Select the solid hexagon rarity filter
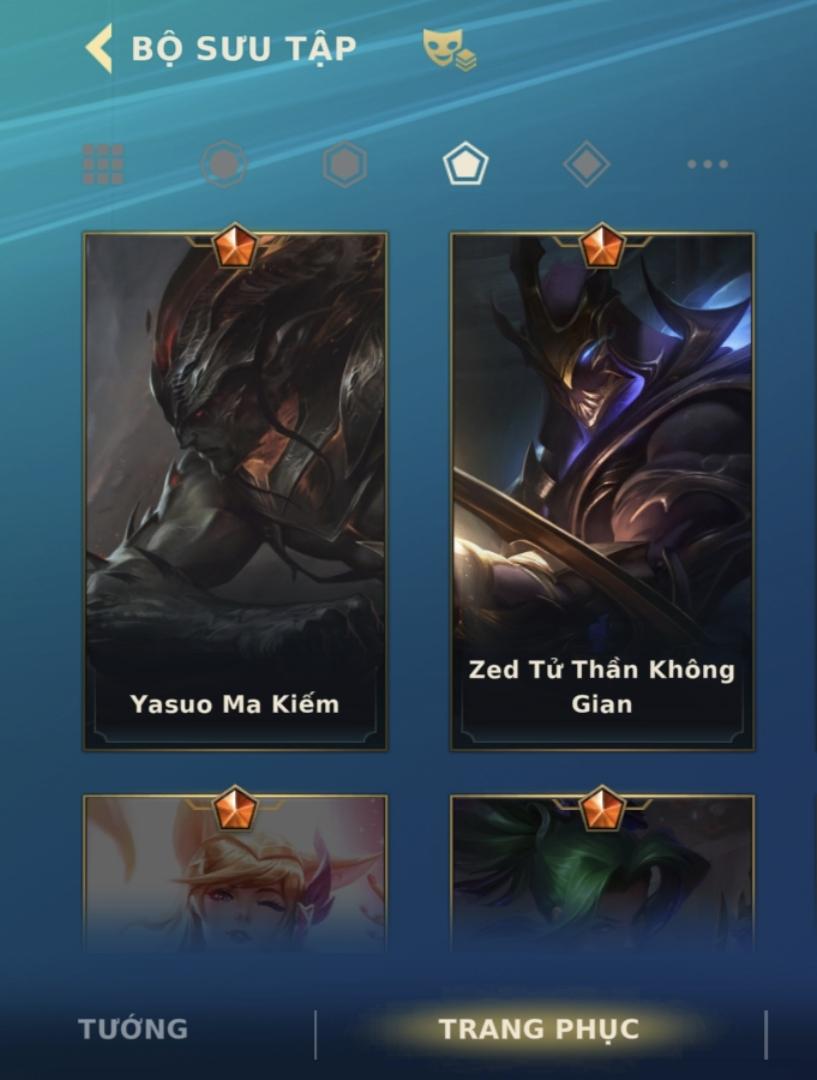 click(344, 164)
